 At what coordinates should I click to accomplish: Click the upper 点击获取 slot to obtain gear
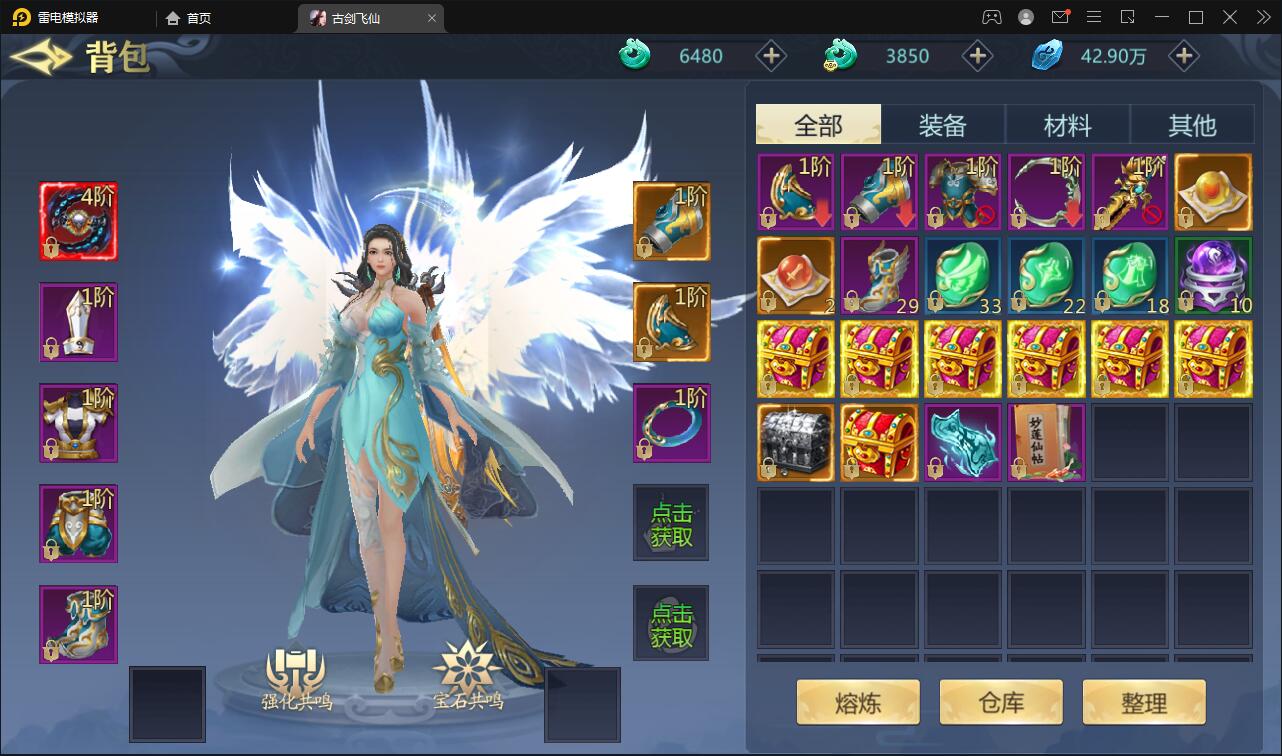click(x=671, y=522)
